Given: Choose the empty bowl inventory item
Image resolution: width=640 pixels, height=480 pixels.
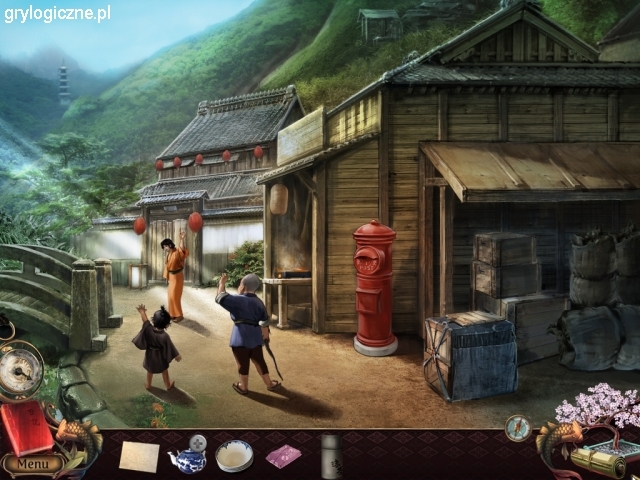Looking at the screenshot, I should 234,456.
